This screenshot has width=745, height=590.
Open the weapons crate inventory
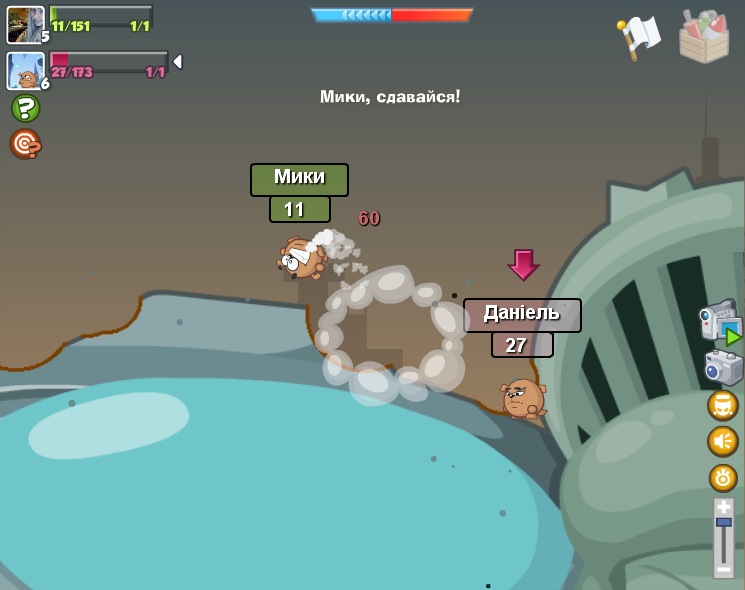(704, 37)
